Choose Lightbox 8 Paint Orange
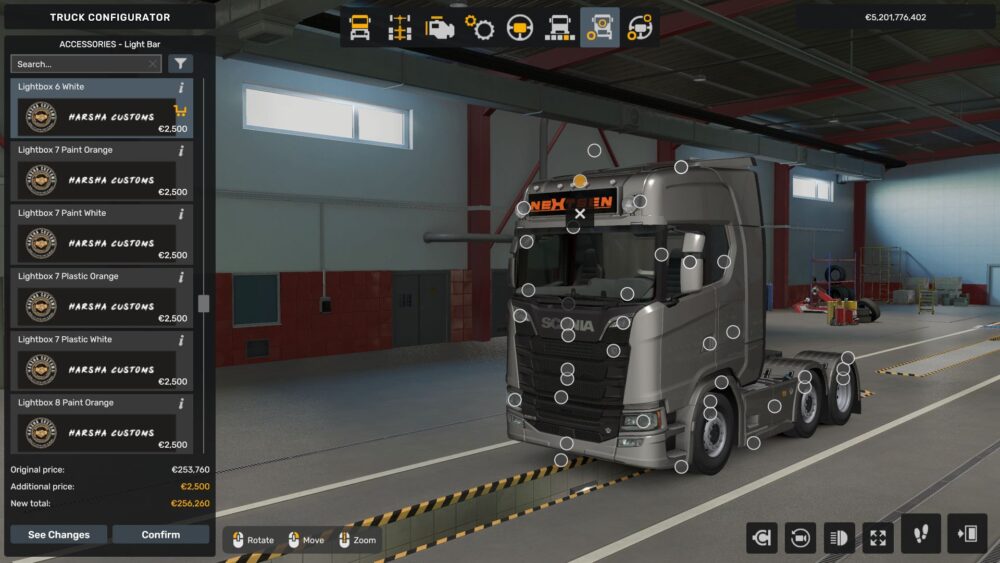1000x563 pixels. 98,423
